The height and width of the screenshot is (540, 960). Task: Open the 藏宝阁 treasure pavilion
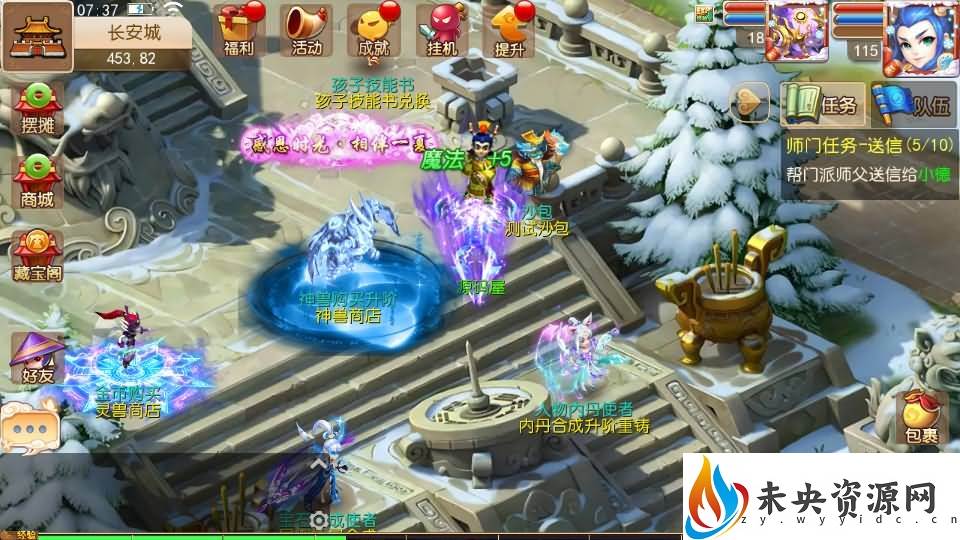37,255
